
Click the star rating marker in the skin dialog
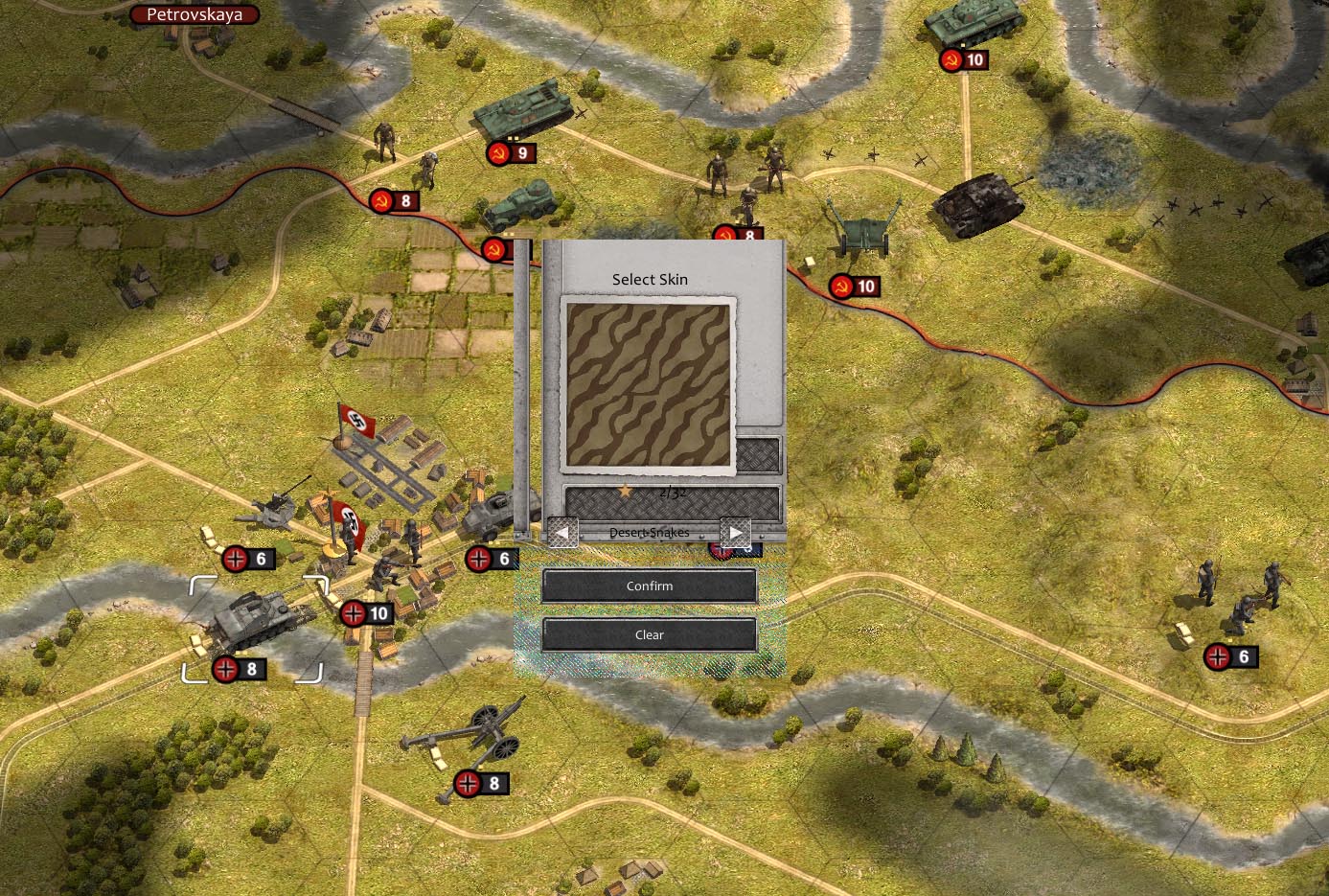pos(624,490)
